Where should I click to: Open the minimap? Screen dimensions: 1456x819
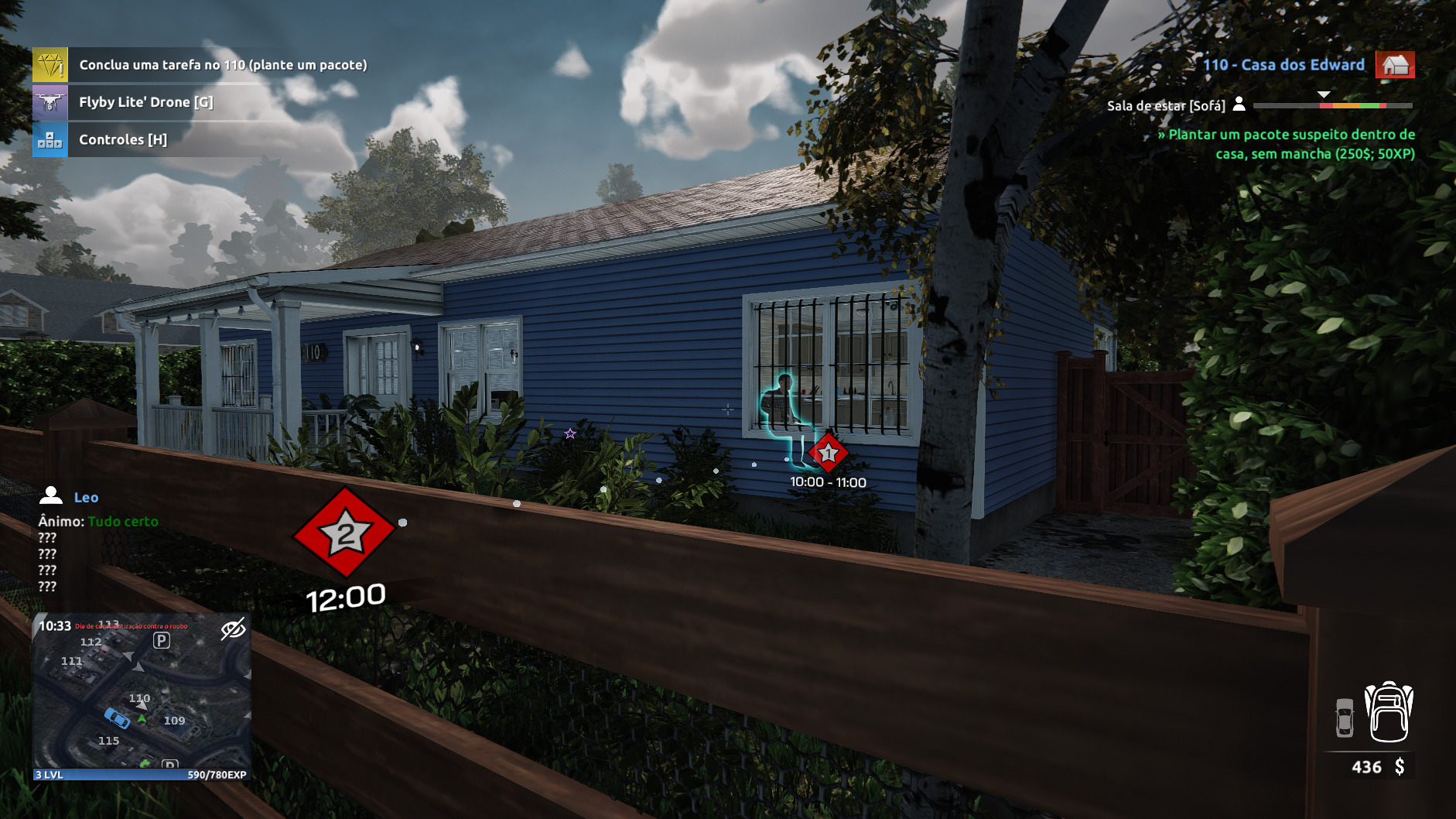(x=142, y=697)
